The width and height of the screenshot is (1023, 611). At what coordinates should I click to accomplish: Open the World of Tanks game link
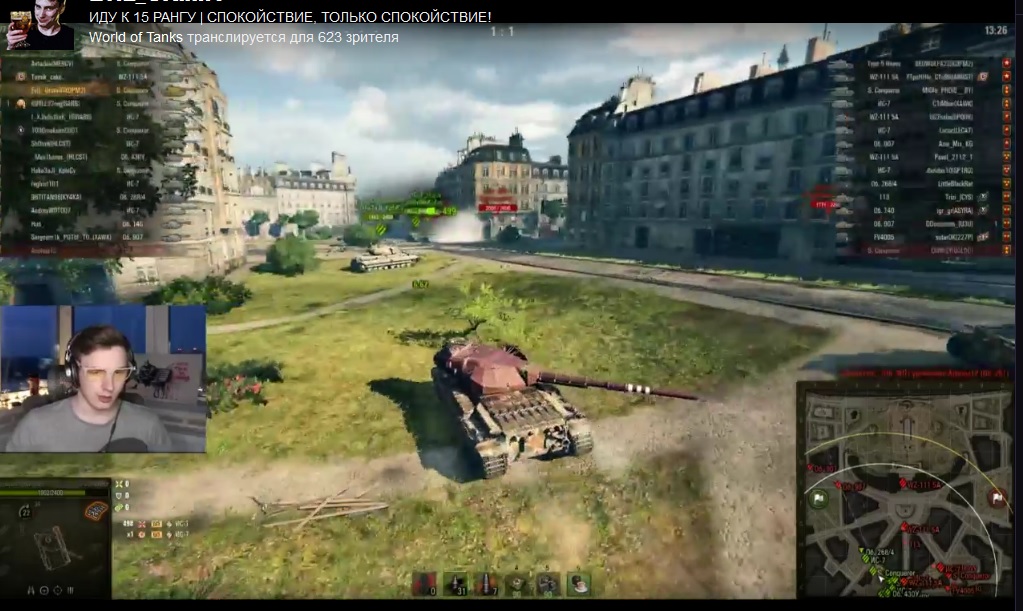click(x=135, y=37)
